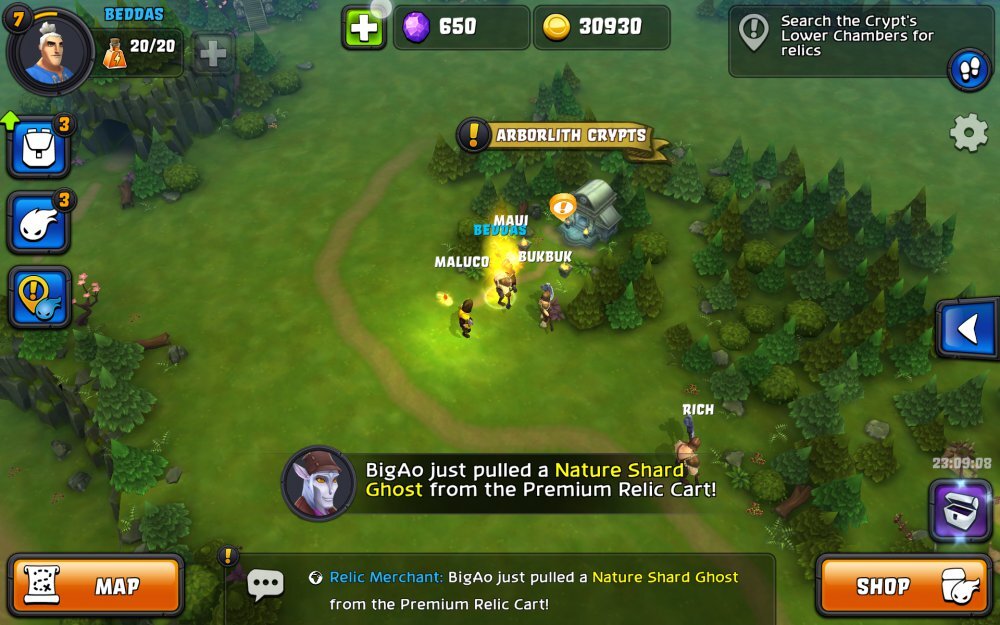Open the purple treasure chest timer

pyautogui.click(x=960, y=507)
